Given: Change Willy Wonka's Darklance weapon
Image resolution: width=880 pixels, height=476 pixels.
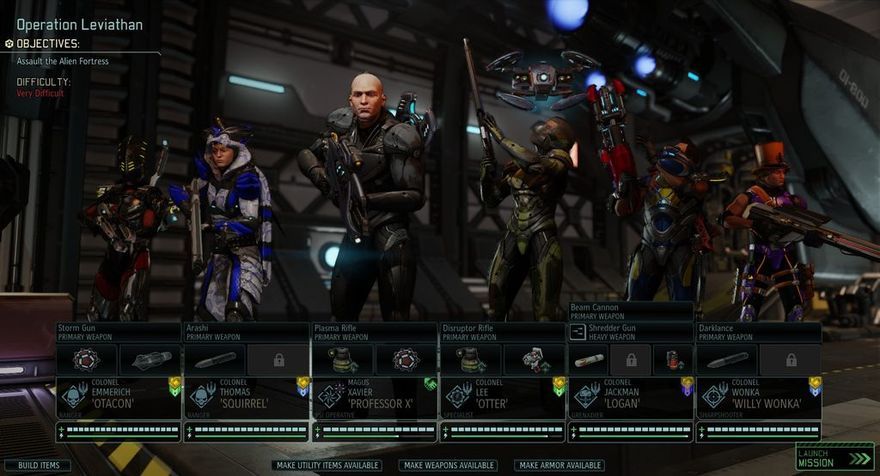Looking at the screenshot, I should [x=758, y=332].
